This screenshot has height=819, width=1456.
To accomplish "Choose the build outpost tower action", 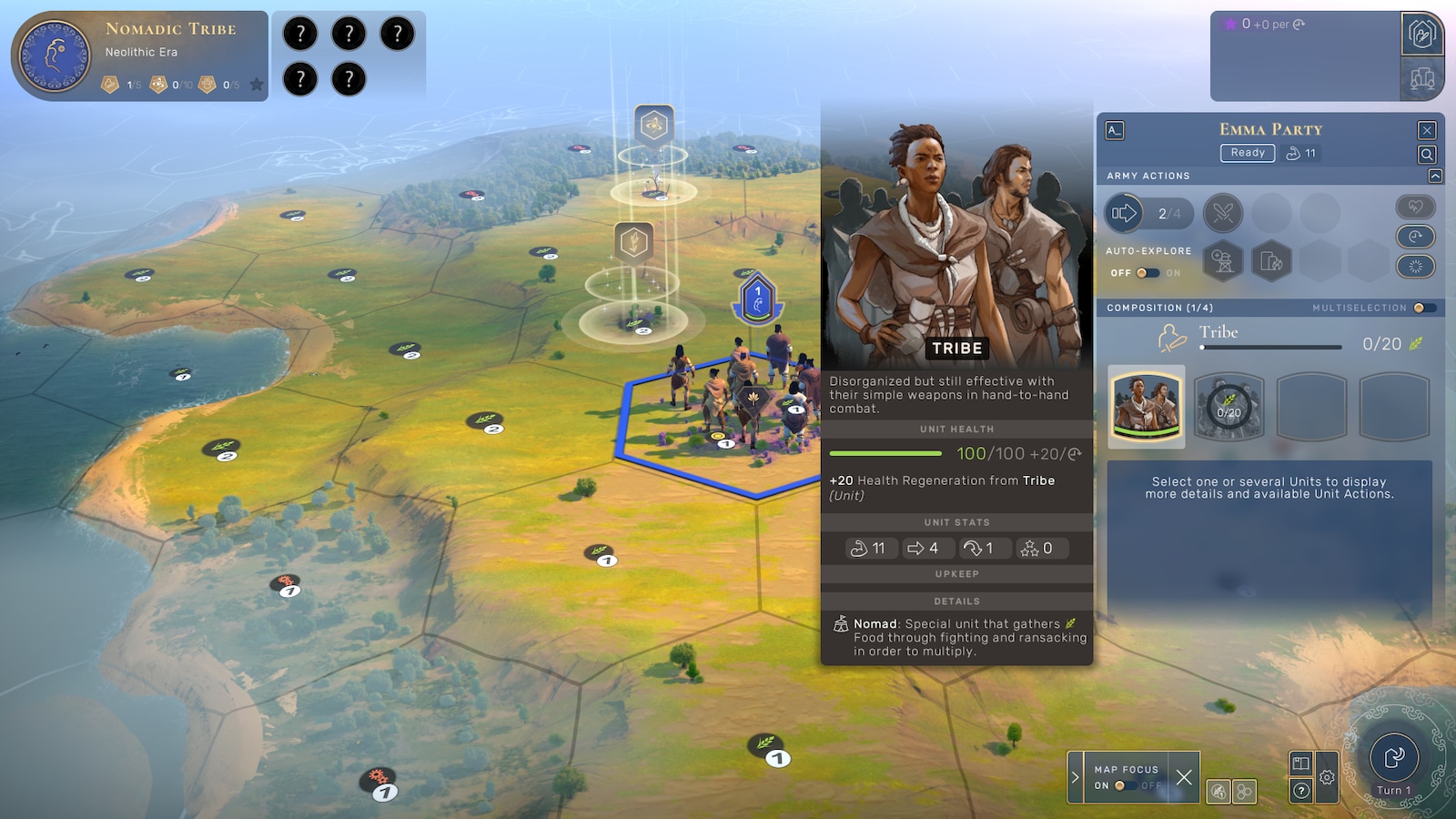I will tap(1223, 262).
